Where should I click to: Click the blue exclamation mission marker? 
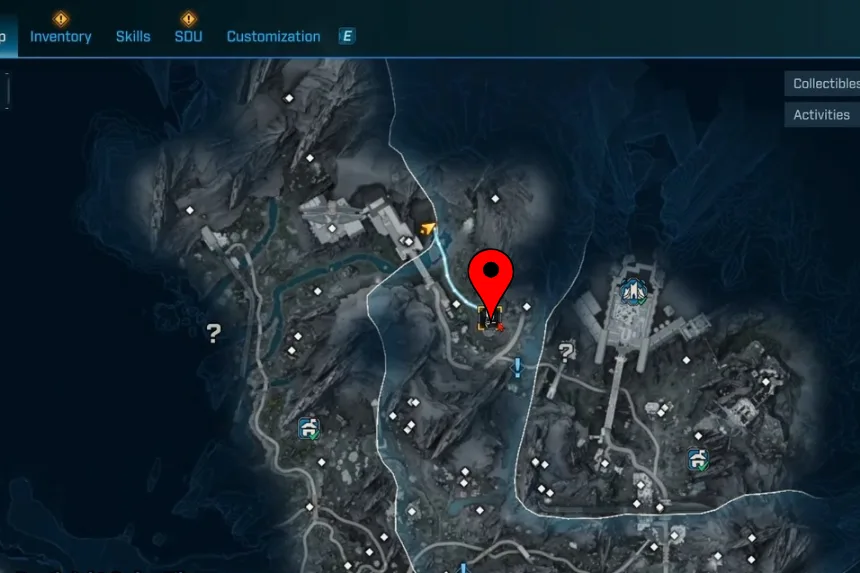(517, 368)
